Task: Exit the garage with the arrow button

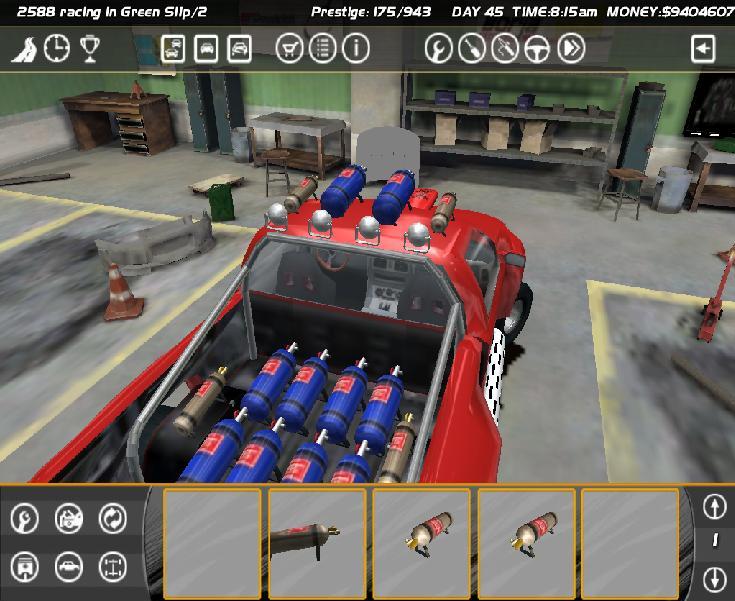Action: pos(704,48)
